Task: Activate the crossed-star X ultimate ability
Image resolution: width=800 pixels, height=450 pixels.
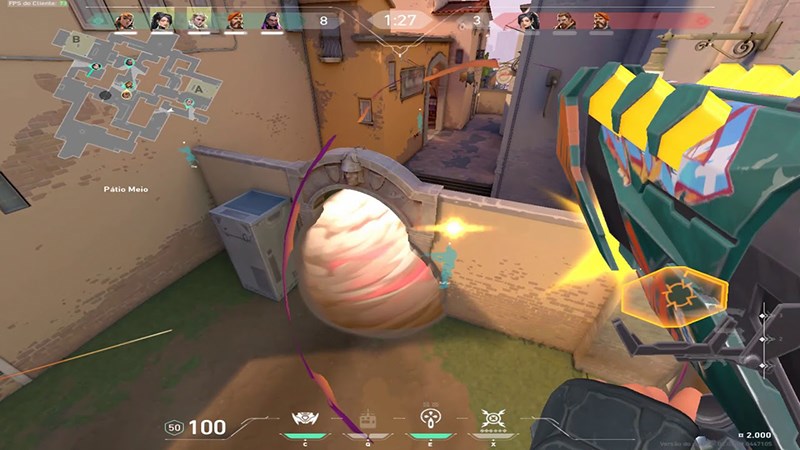Action: 491,418
